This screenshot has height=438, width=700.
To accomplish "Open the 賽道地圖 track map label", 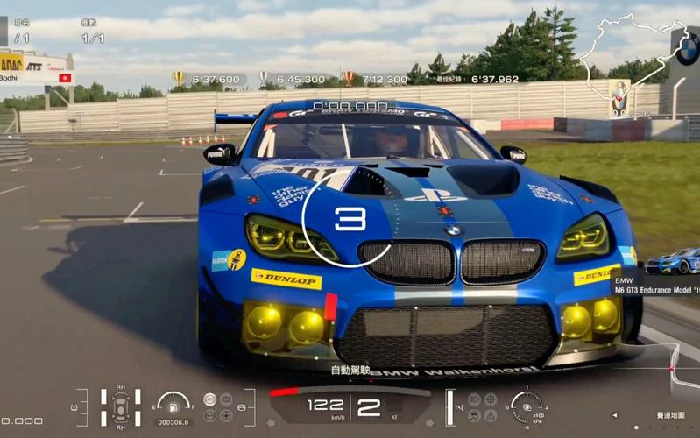I will click(671, 413).
